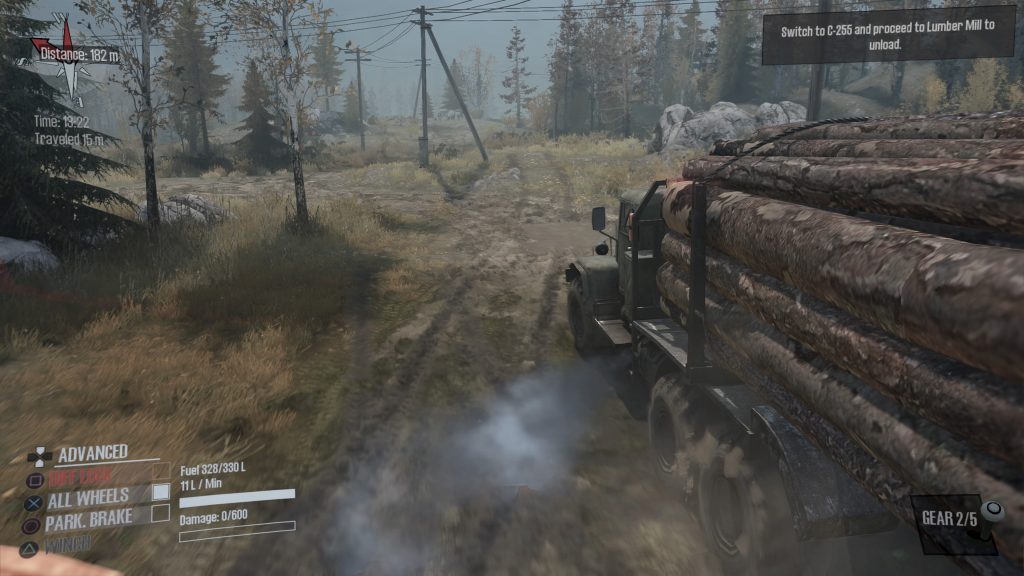Tick the All Wheels checkbox

160,492
